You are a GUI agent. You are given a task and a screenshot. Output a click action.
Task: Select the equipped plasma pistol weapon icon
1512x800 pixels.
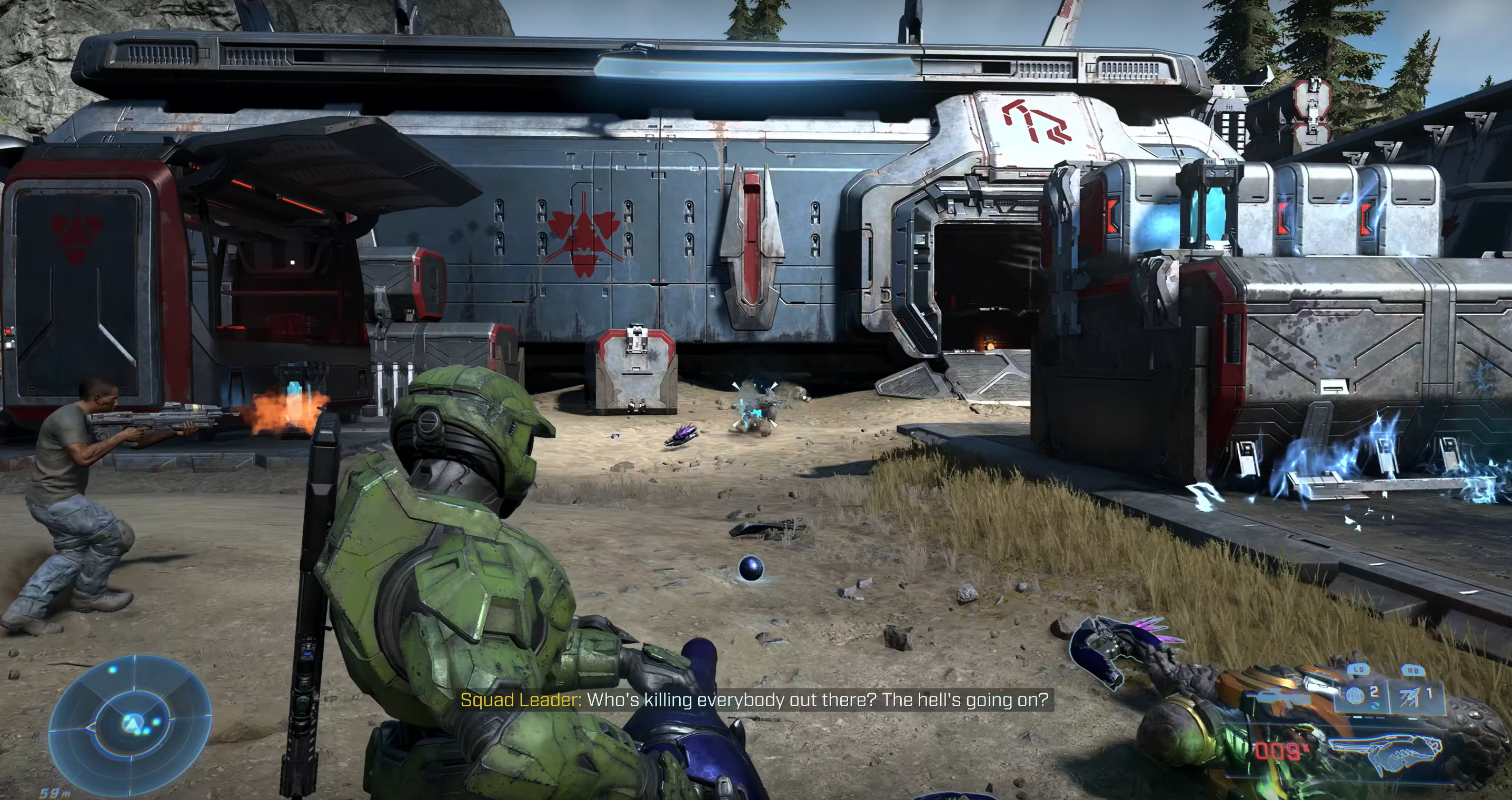[1384, 753]
